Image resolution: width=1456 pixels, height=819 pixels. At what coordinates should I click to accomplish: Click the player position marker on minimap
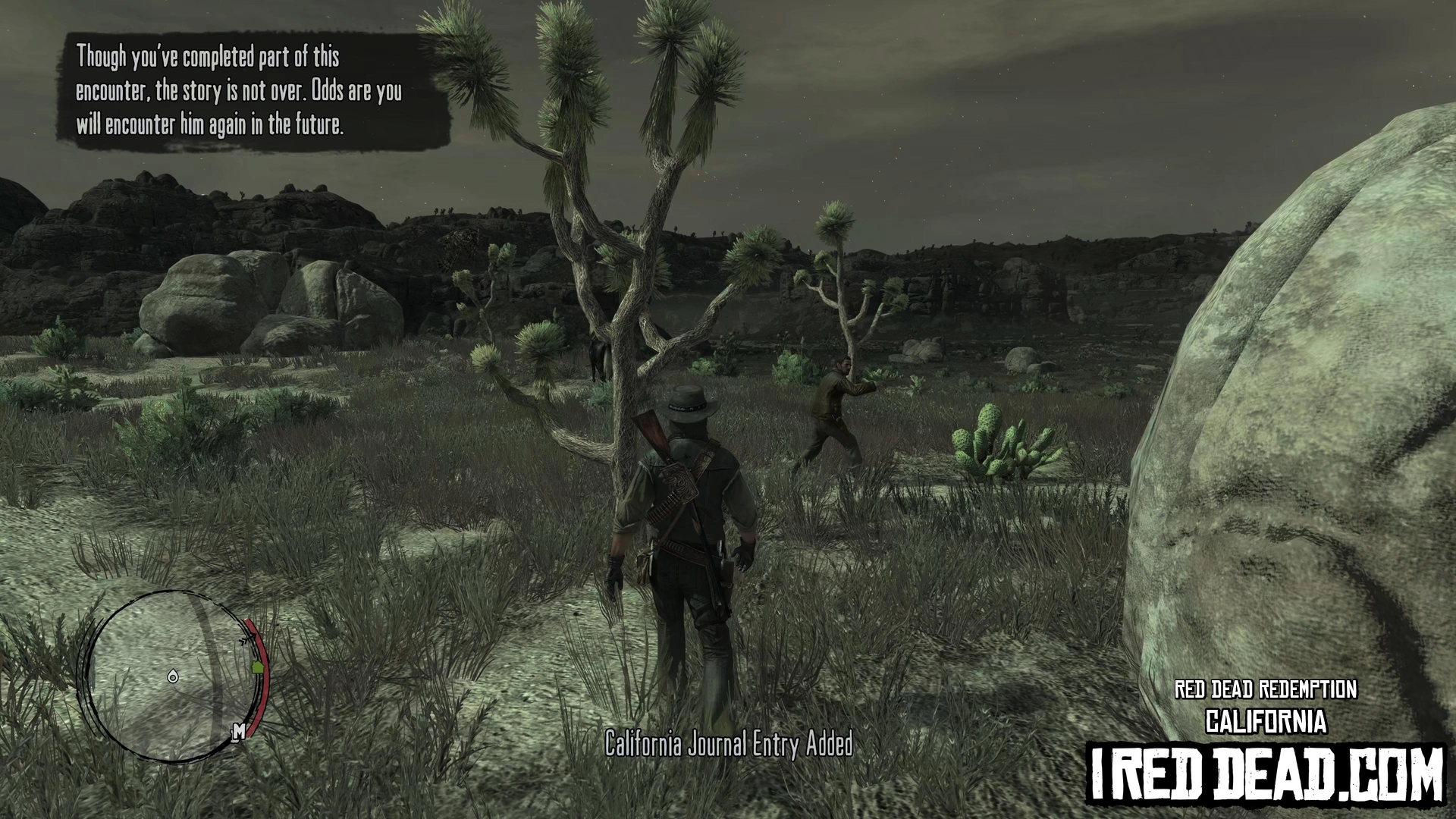coord(173,676)
